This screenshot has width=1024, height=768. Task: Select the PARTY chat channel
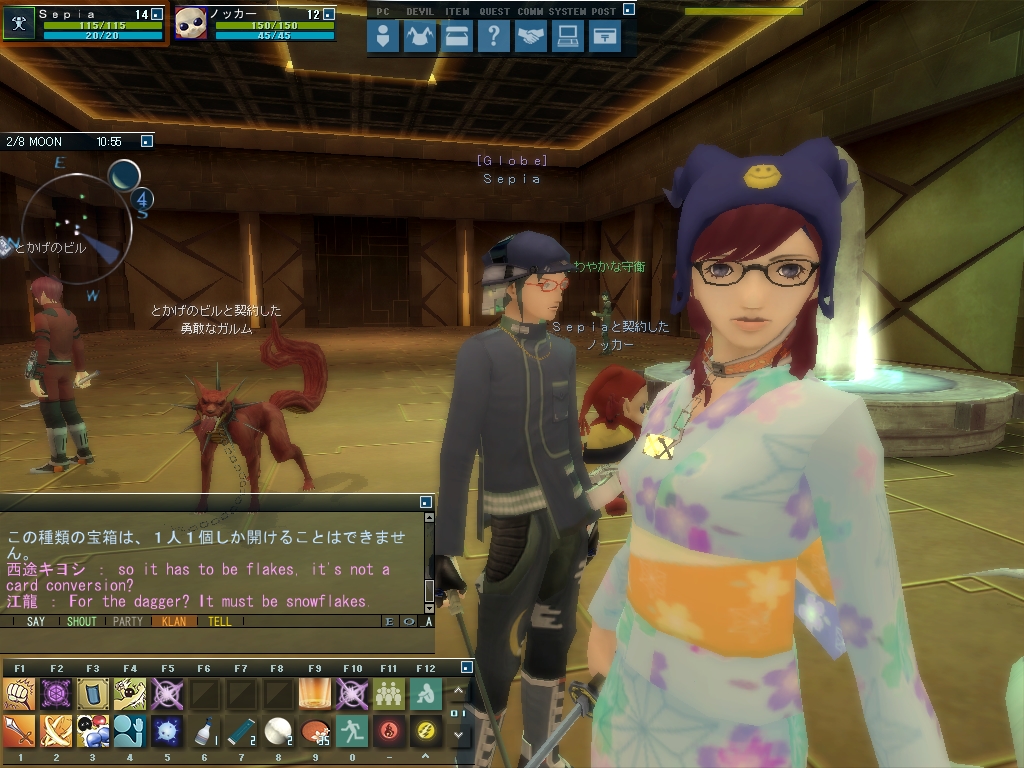point(128,621)
